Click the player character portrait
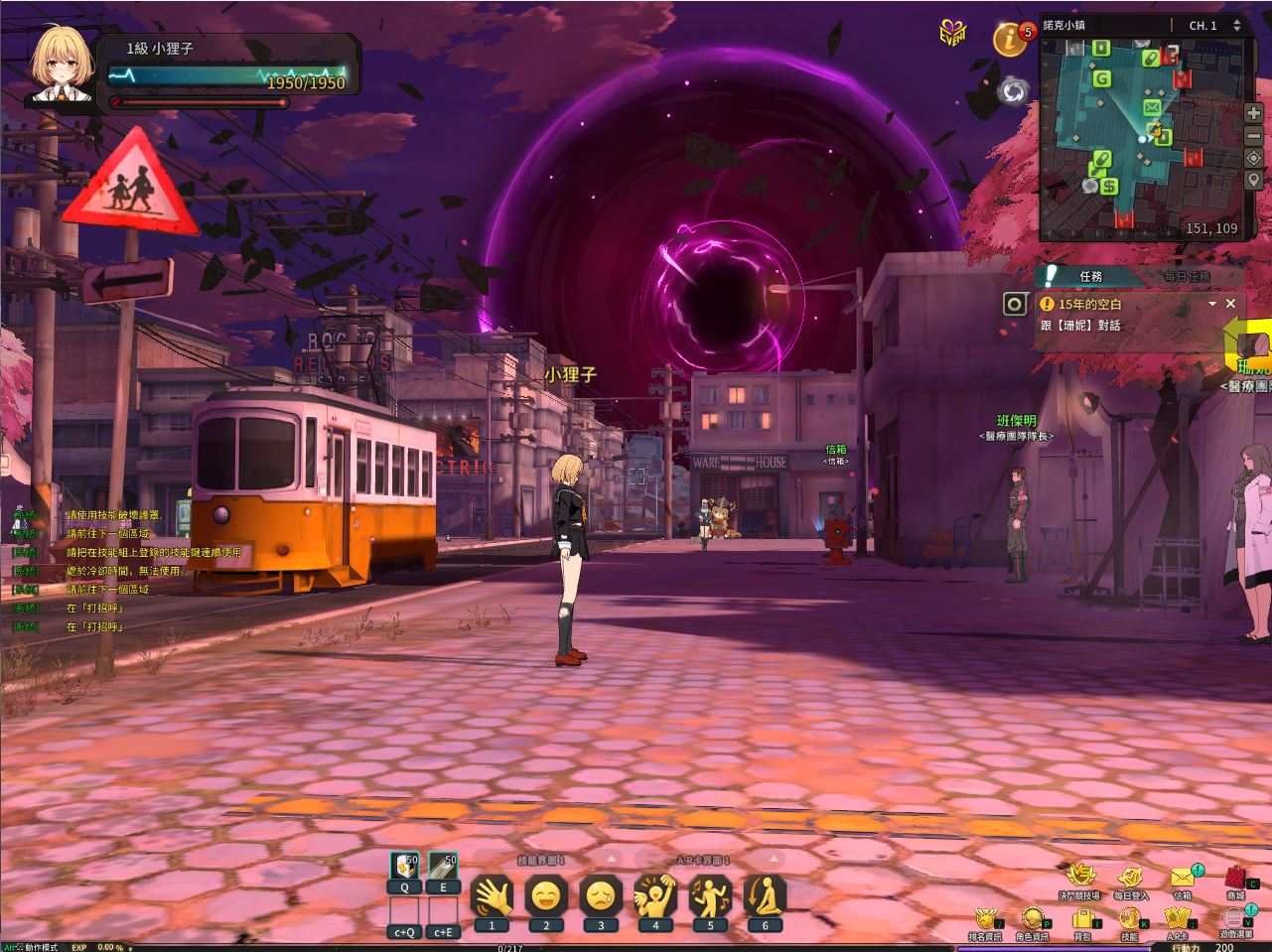1272x952 pixels. (x=62, y=66)
